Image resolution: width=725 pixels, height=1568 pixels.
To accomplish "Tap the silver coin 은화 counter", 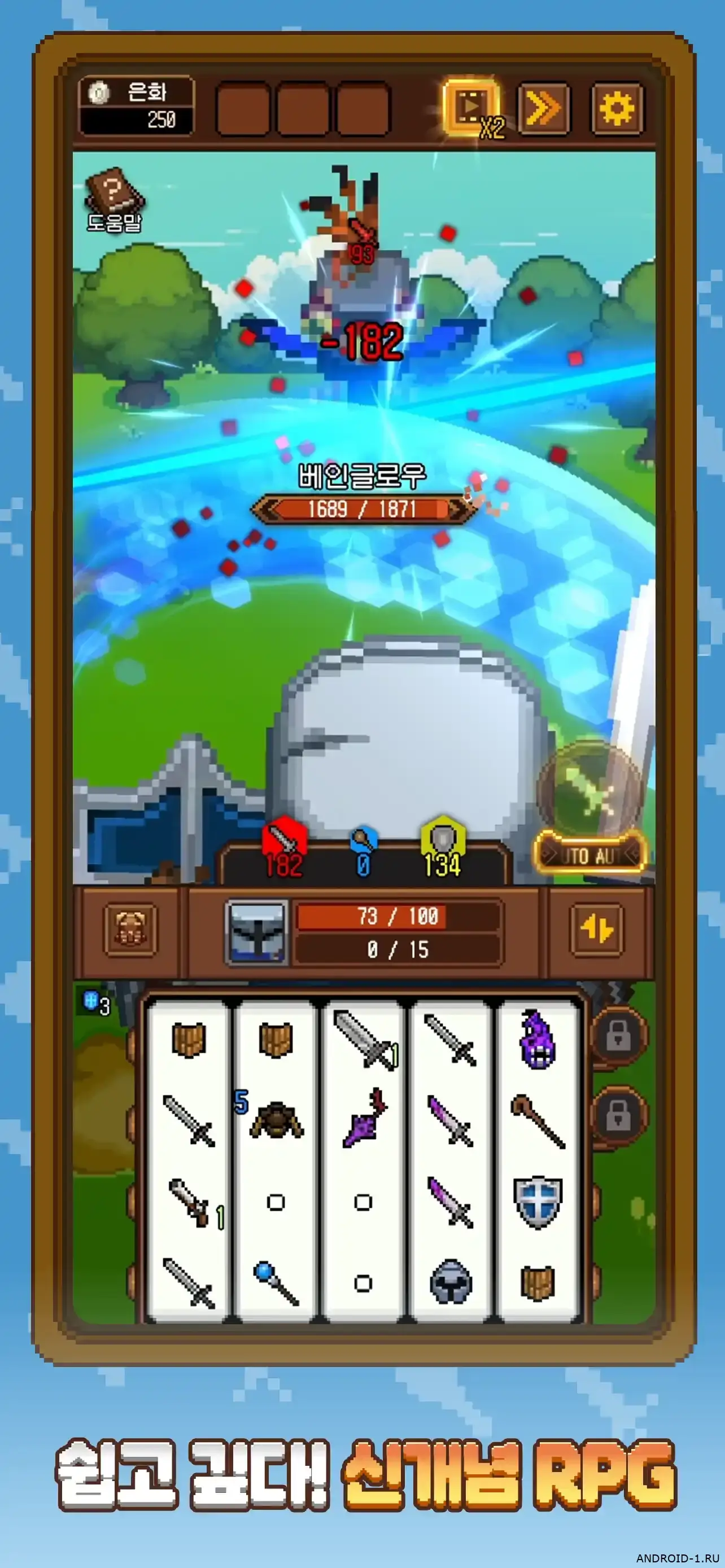I will 136,106.
